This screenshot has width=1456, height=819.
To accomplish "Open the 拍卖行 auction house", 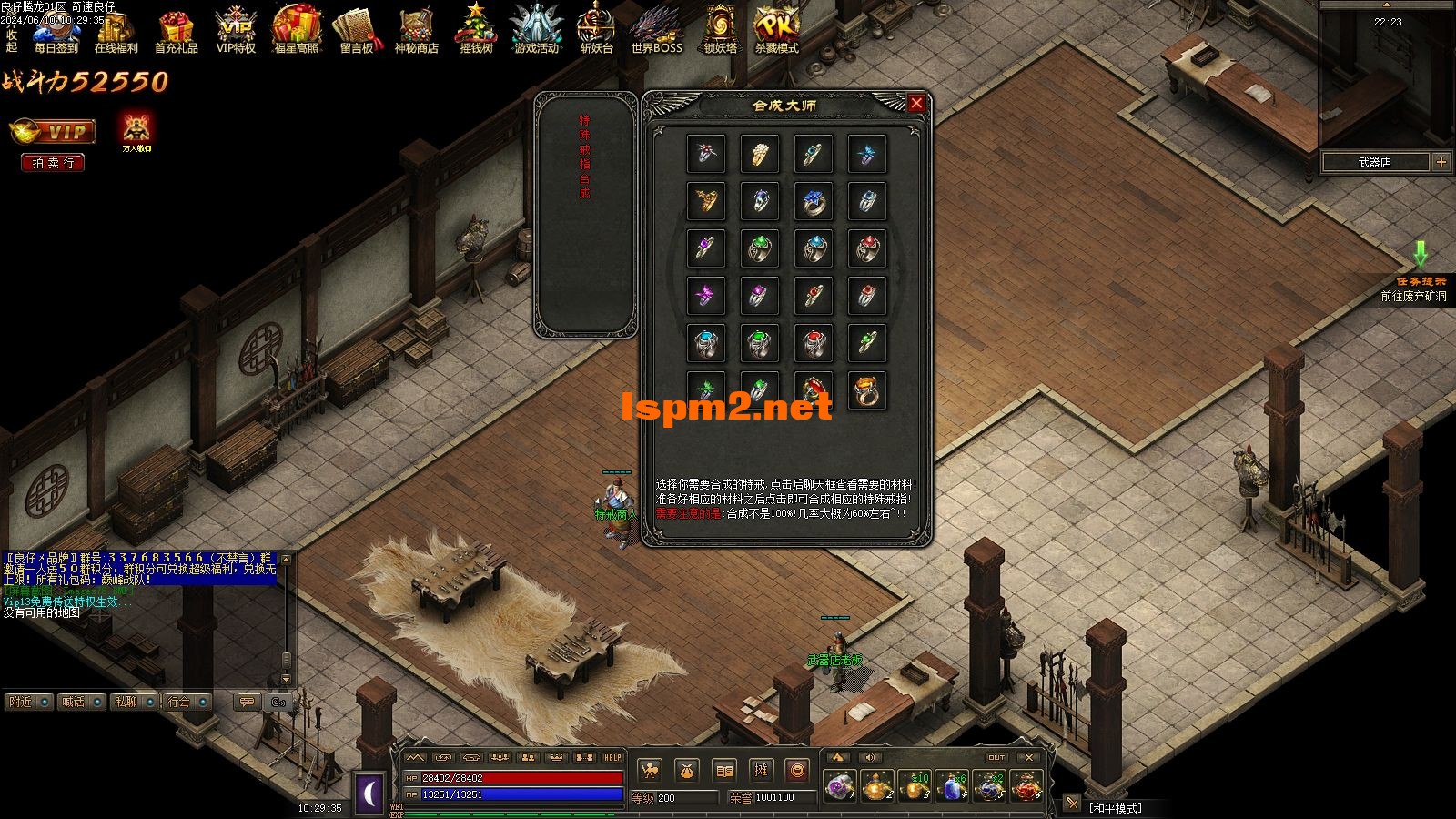I will (53, 163).
